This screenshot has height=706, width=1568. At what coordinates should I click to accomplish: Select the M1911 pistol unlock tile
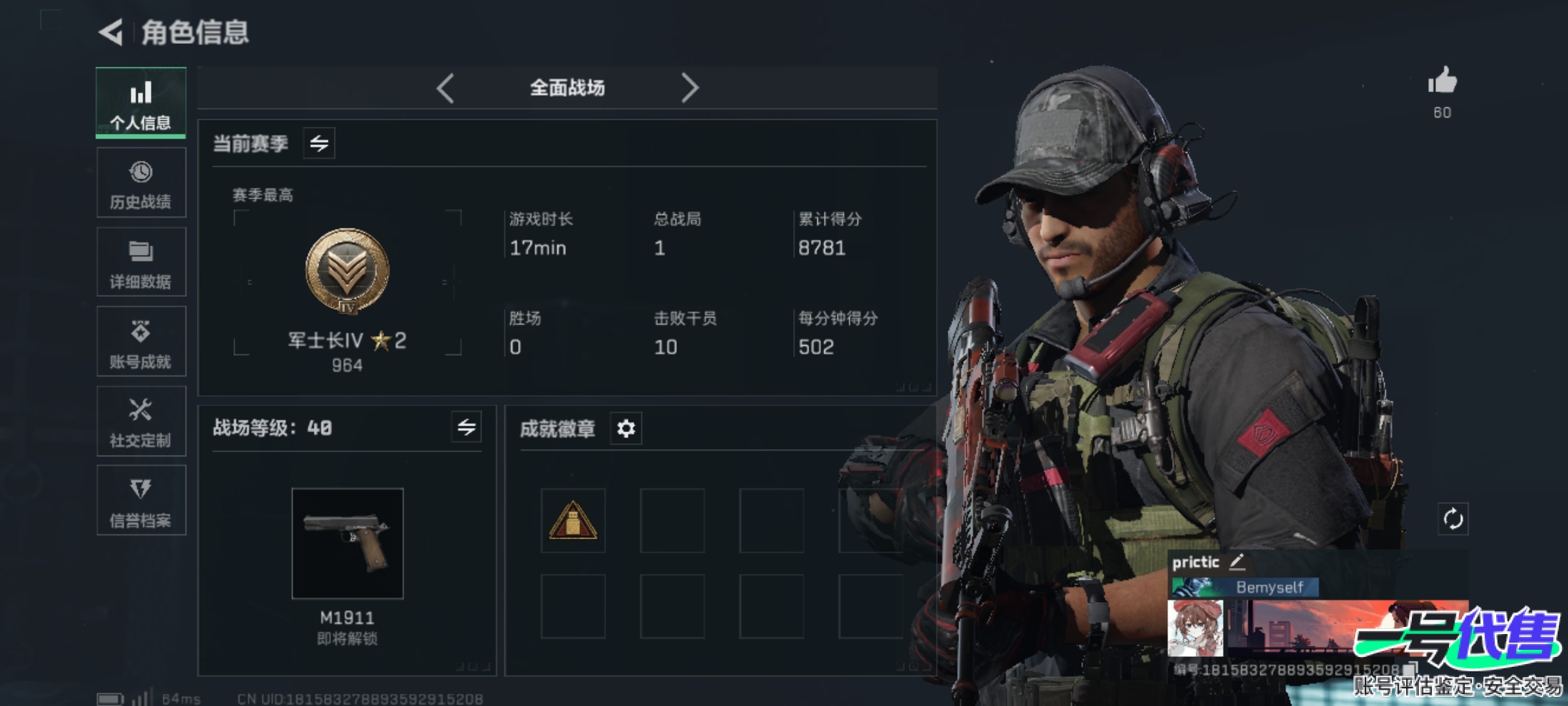(x=348, y=543)
